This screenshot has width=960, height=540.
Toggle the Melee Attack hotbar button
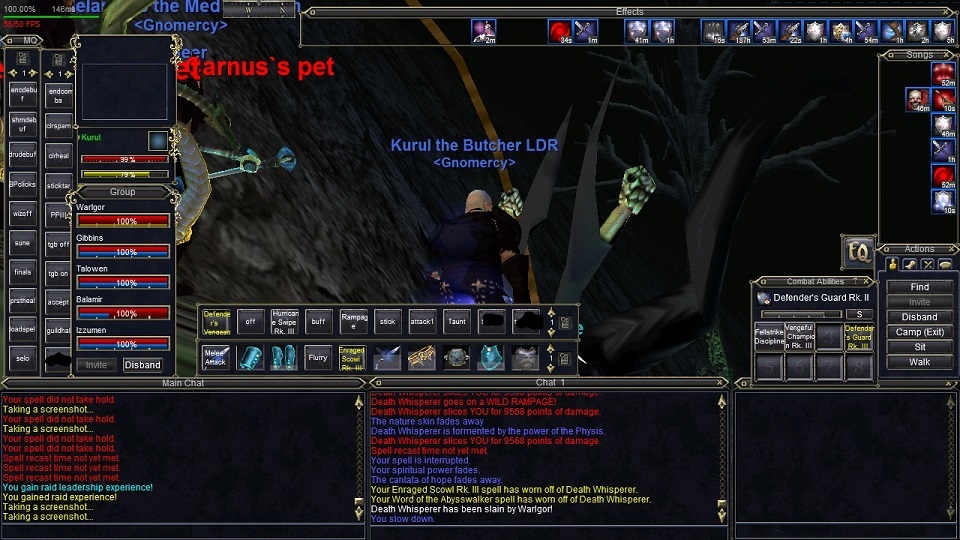(x=216, y=357)
